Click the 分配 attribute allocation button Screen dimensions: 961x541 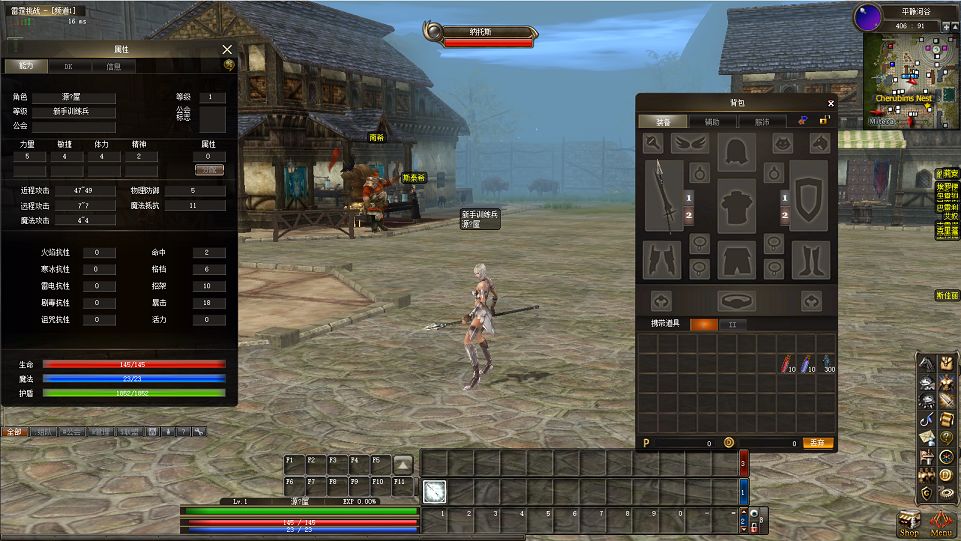click(208, 171)
